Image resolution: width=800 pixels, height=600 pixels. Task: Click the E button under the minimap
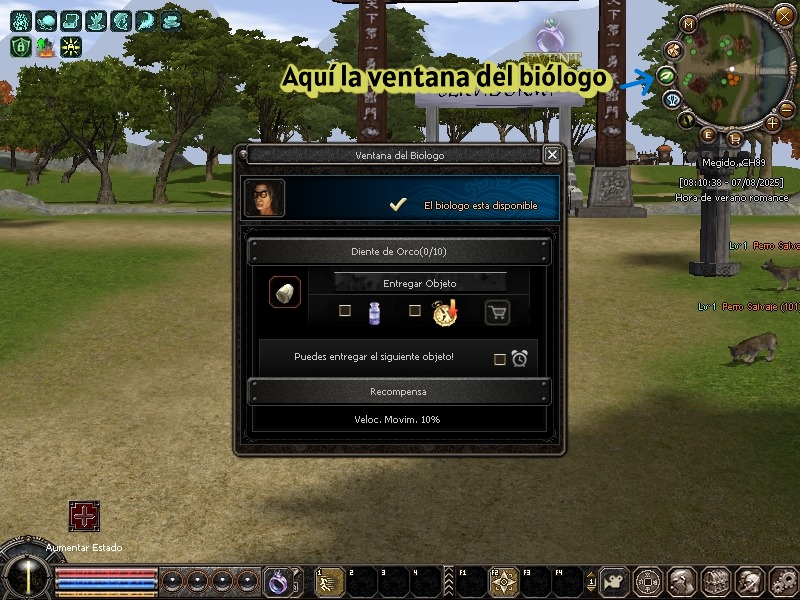click(708, 134)
